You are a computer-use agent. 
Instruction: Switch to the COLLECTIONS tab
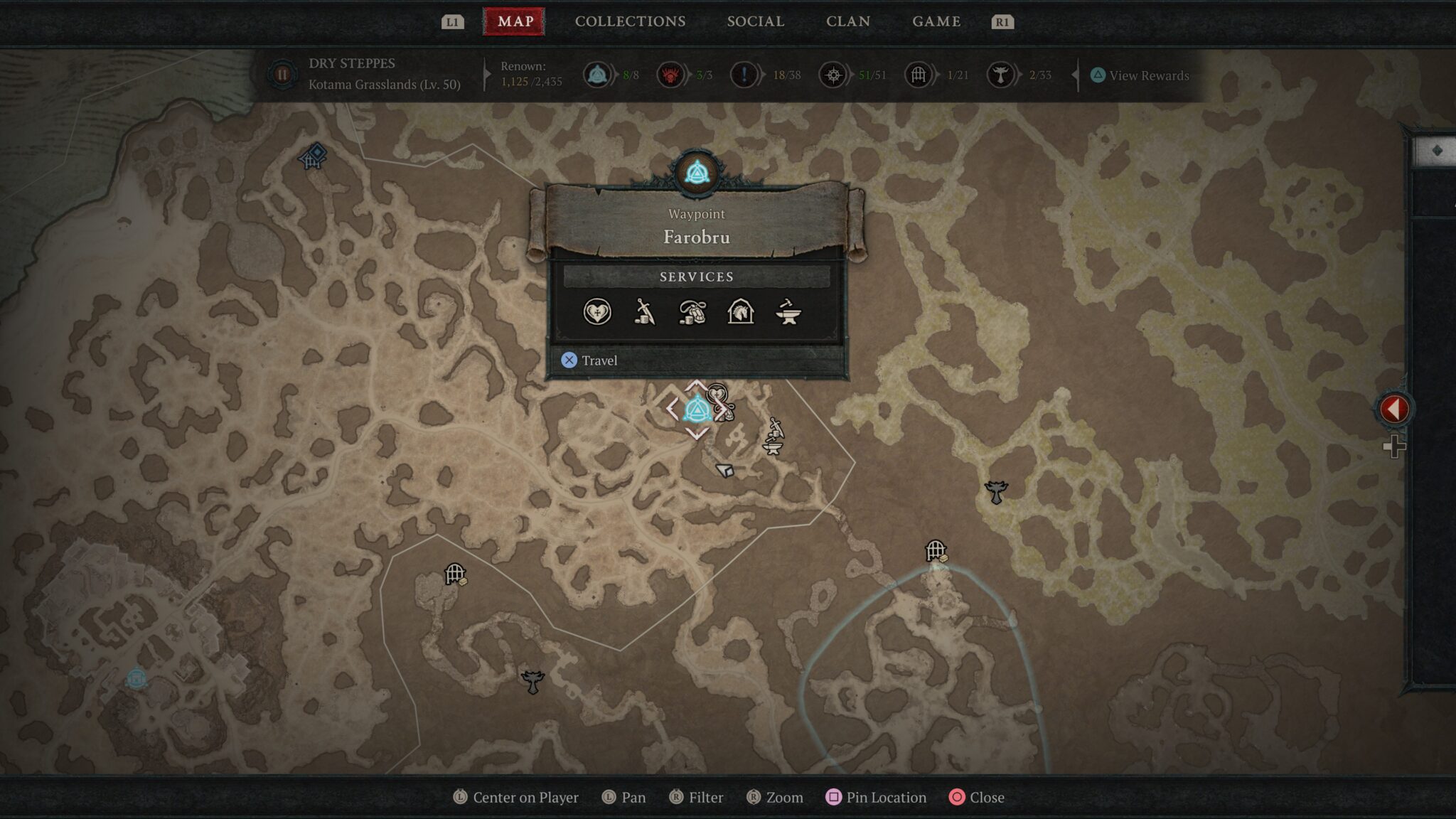tap(629, 21)
